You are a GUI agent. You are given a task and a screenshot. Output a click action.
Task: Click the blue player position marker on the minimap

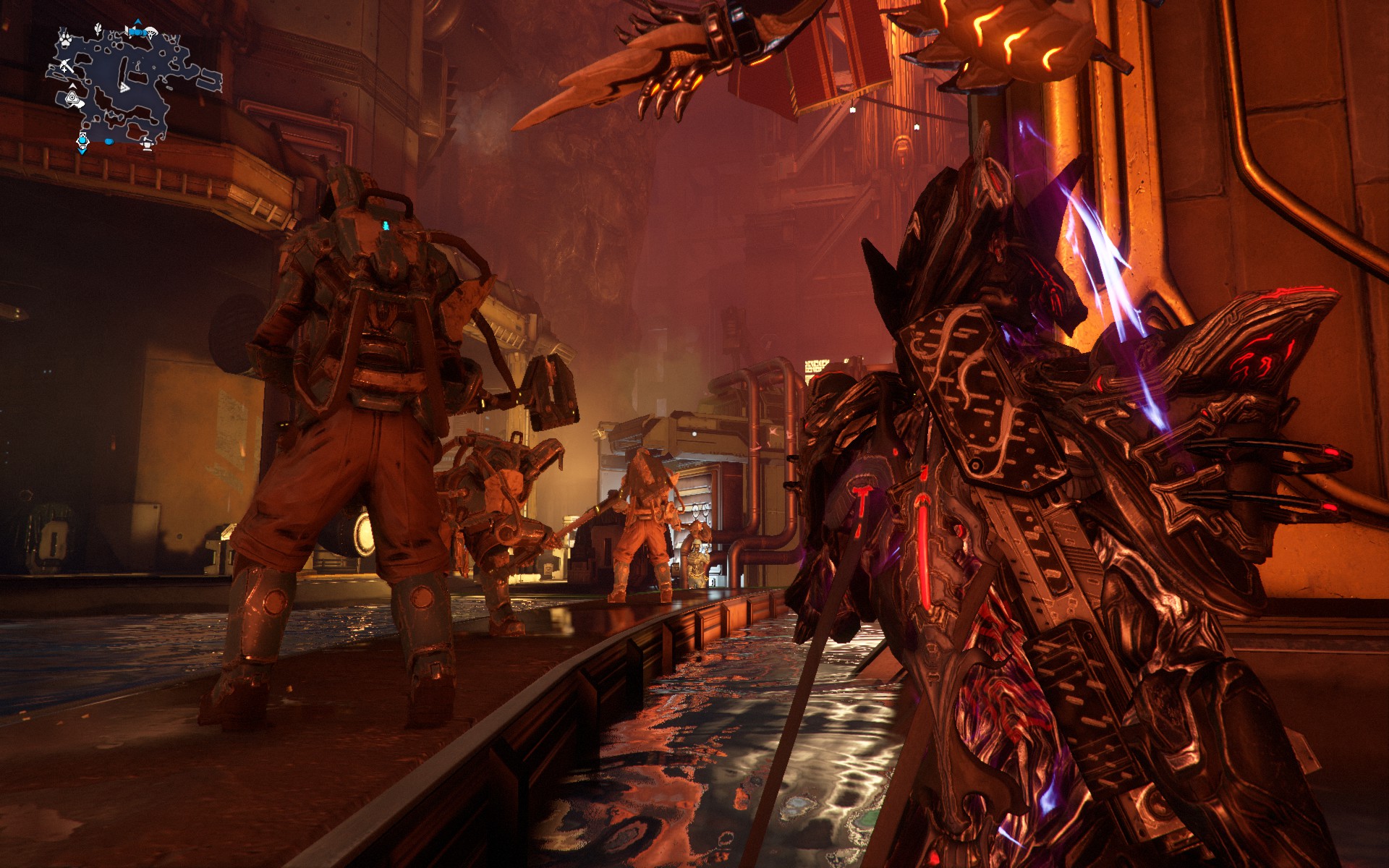tap(82, 141)
